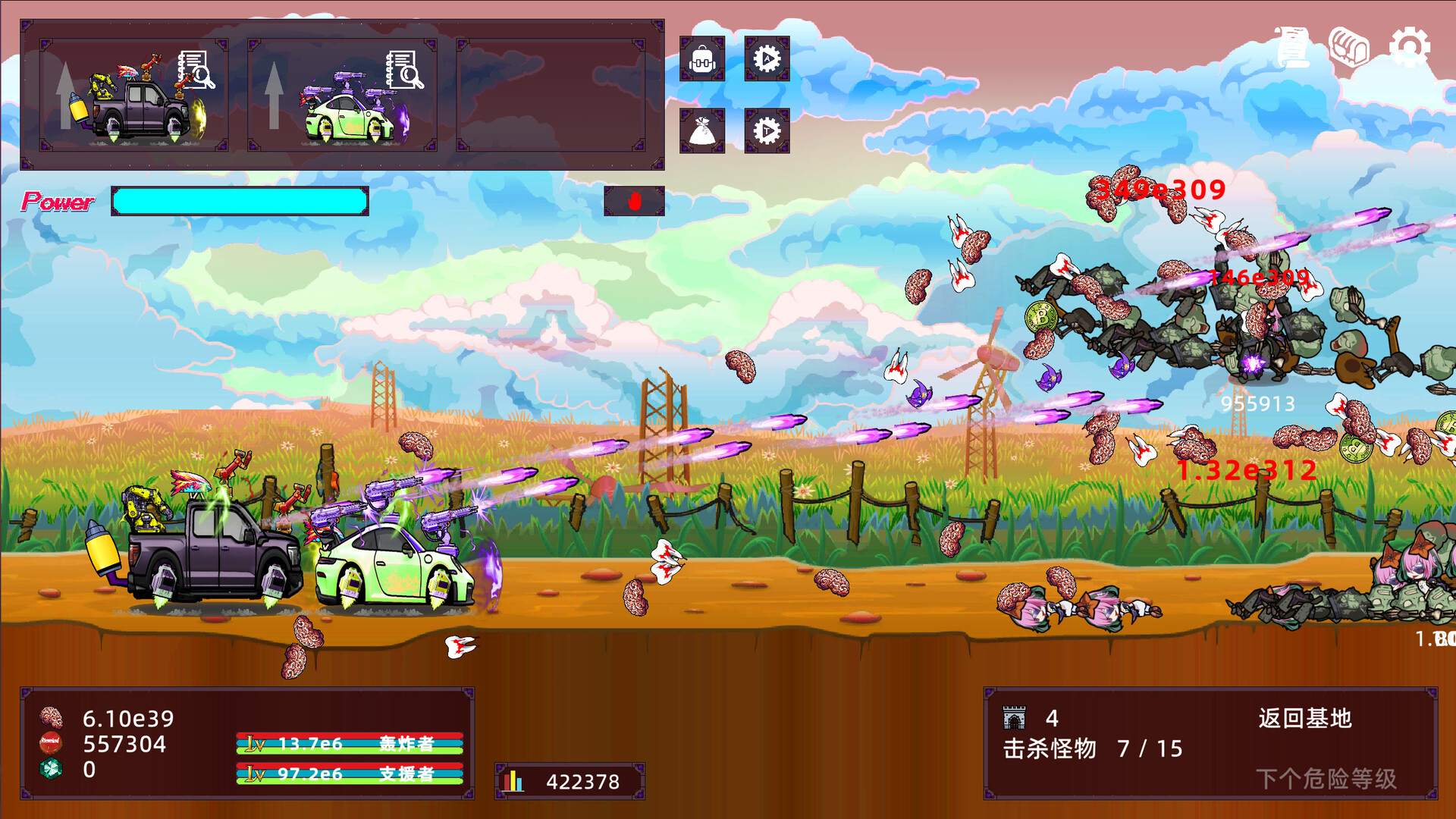Open the settings gear in top-right corner
This screenshot has height=819, width=1456.
point(1409,45)
